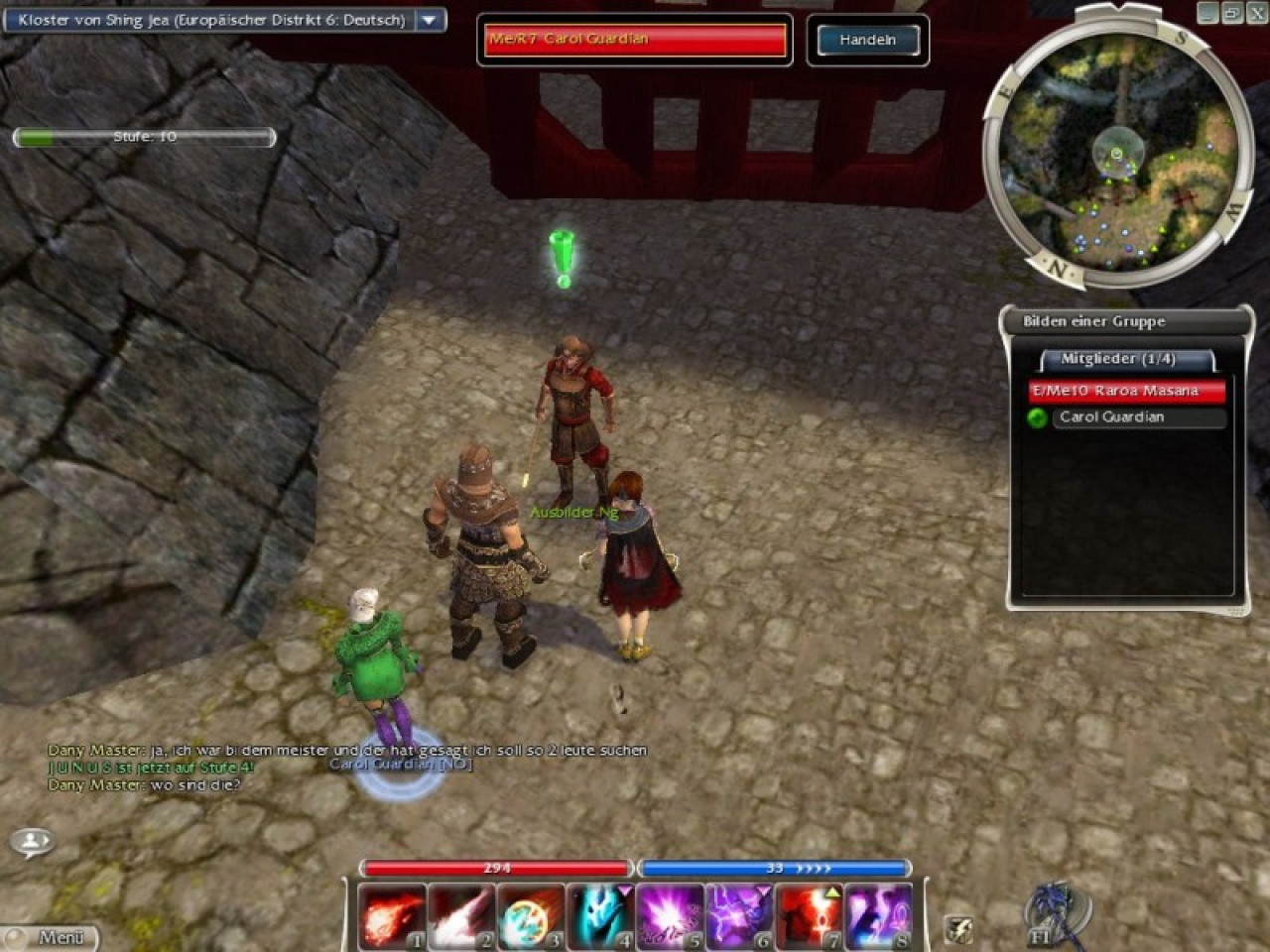Click the Handeln trade button
This screenshot has width=1270, height=952.
(867, 40)
